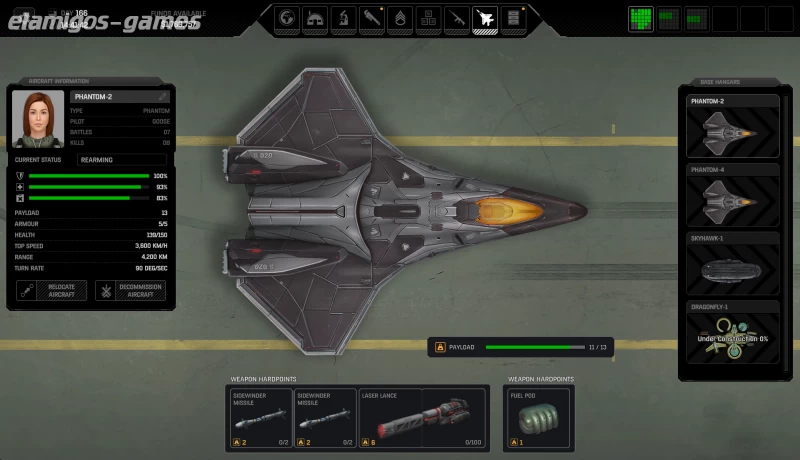
Task: Go to the wrench engineering tab
Action: pyautogui.click(x=372, y=17)
